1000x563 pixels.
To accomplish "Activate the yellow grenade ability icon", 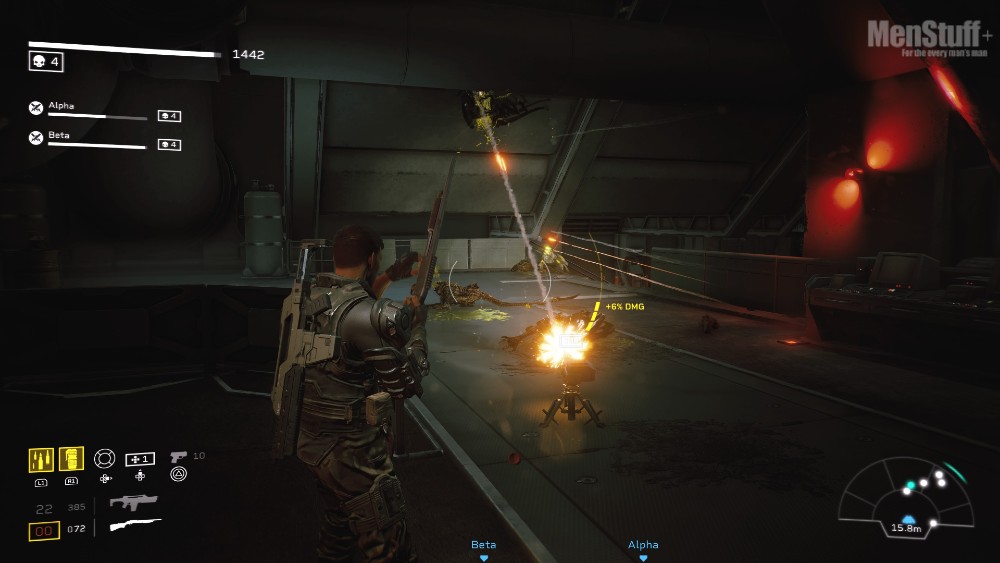I will 71,459.
